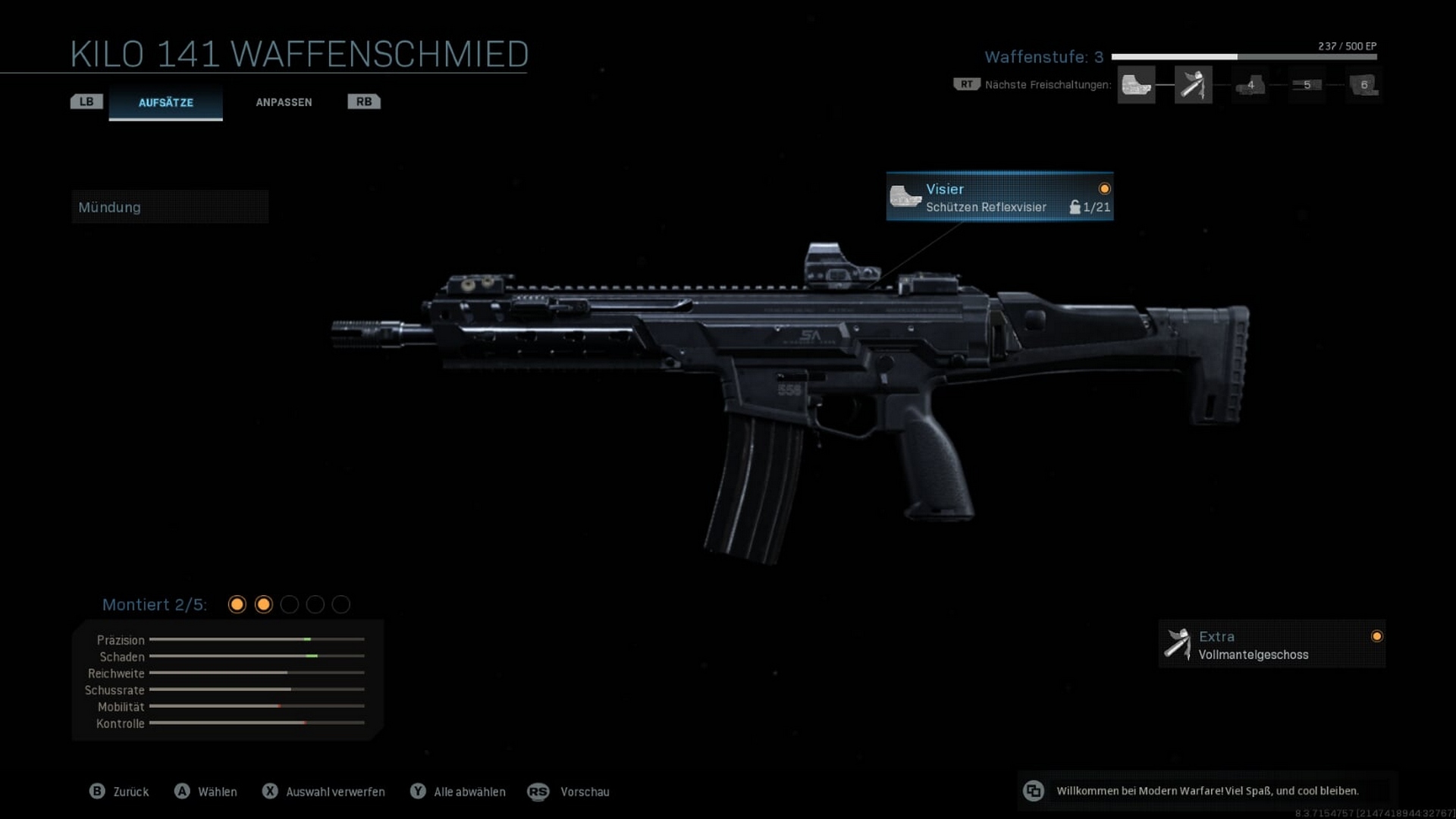Click the reflex sight unlock thumbnail
This screenshot has height=819, width=1456.
click(1136, 85)
